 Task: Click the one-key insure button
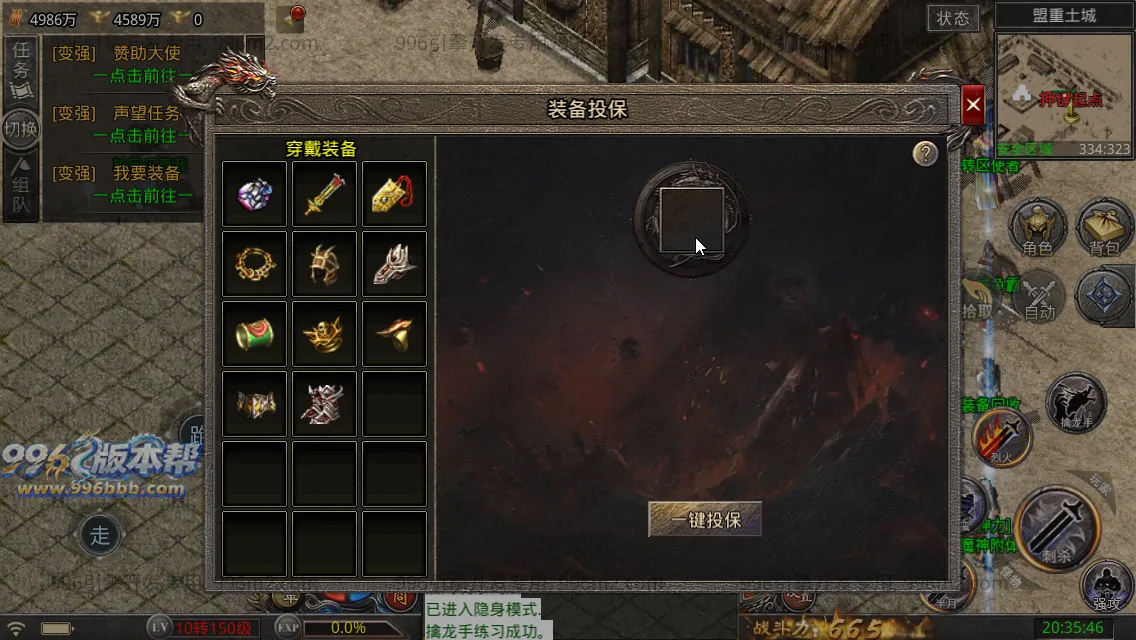click(705, 519)
